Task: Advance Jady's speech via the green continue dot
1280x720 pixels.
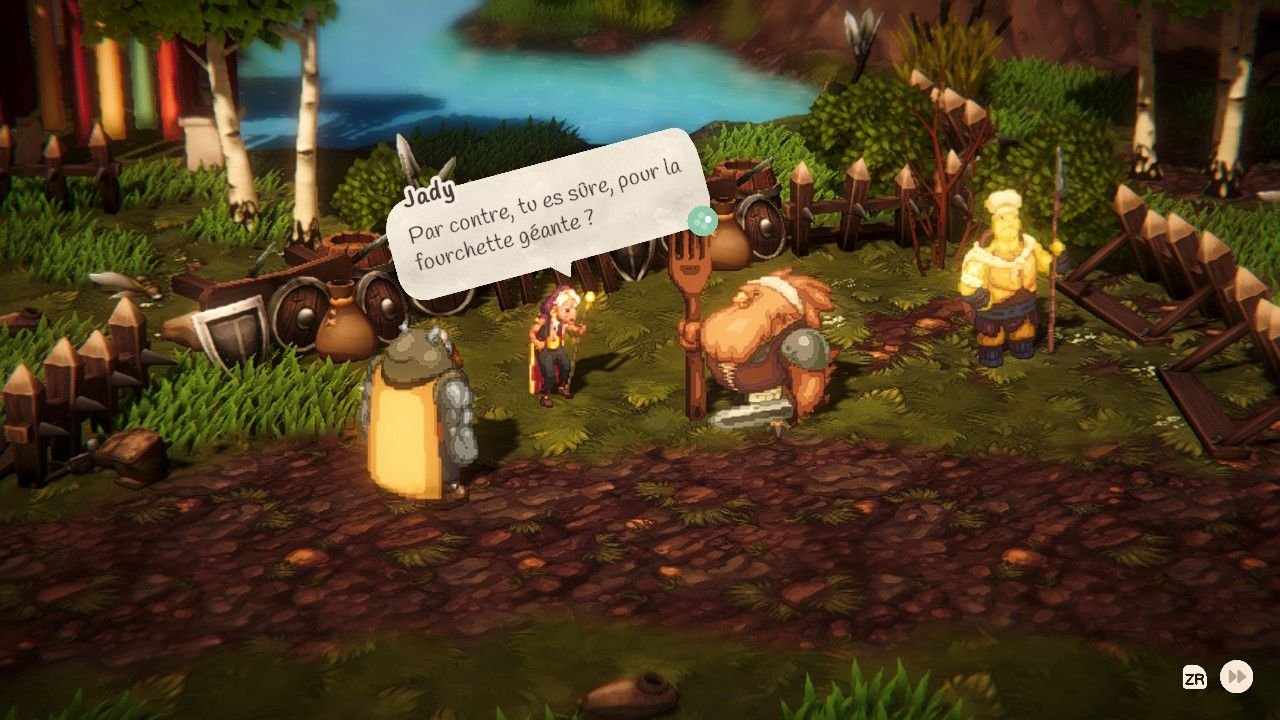Action: point(704,221)
